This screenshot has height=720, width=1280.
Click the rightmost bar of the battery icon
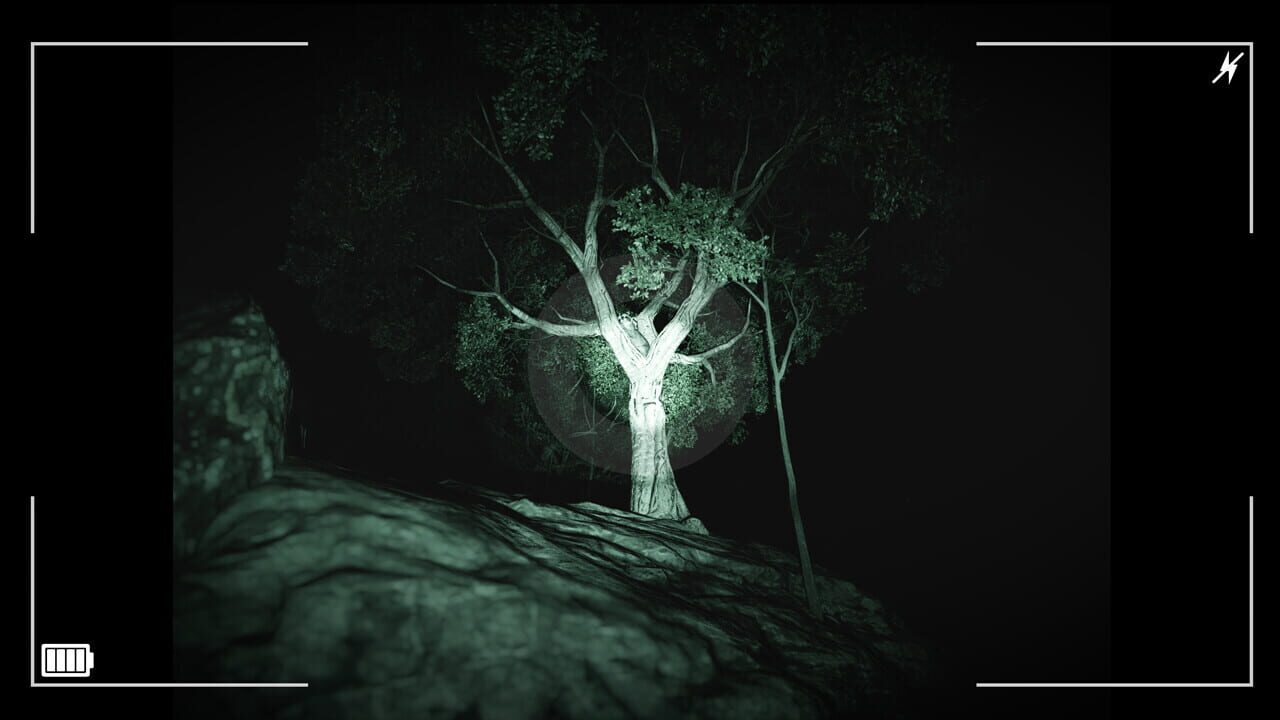[x=82, y=658]
